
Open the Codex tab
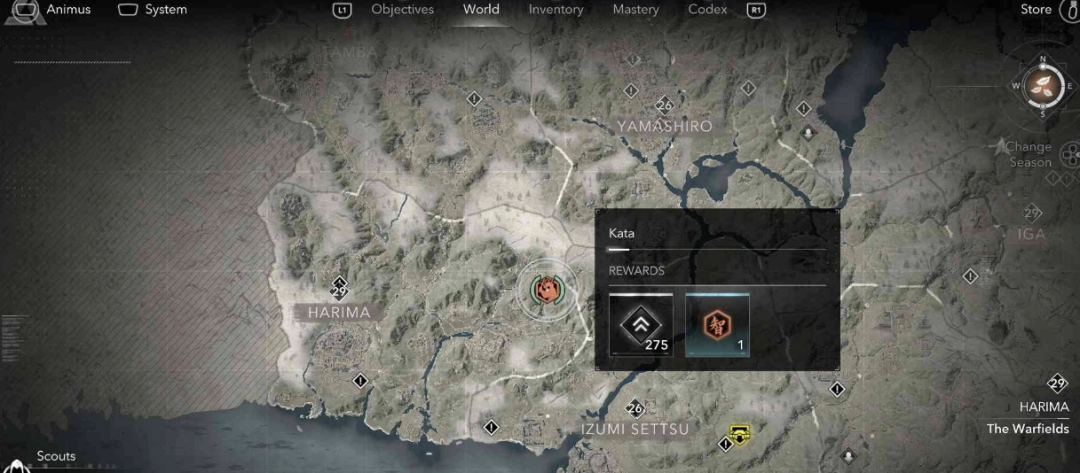708,10
